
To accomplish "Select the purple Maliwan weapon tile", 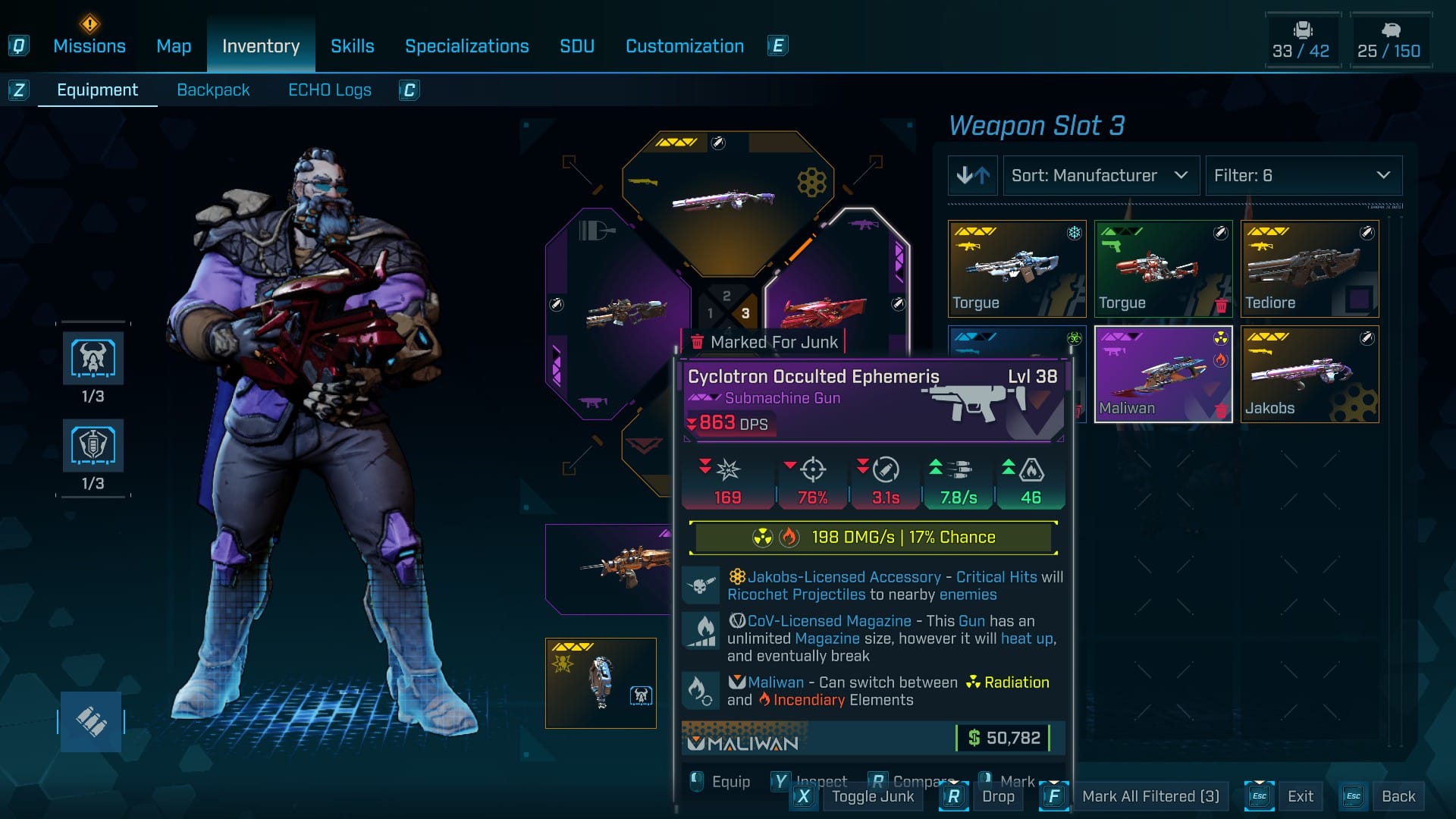I will point(1163,374).
